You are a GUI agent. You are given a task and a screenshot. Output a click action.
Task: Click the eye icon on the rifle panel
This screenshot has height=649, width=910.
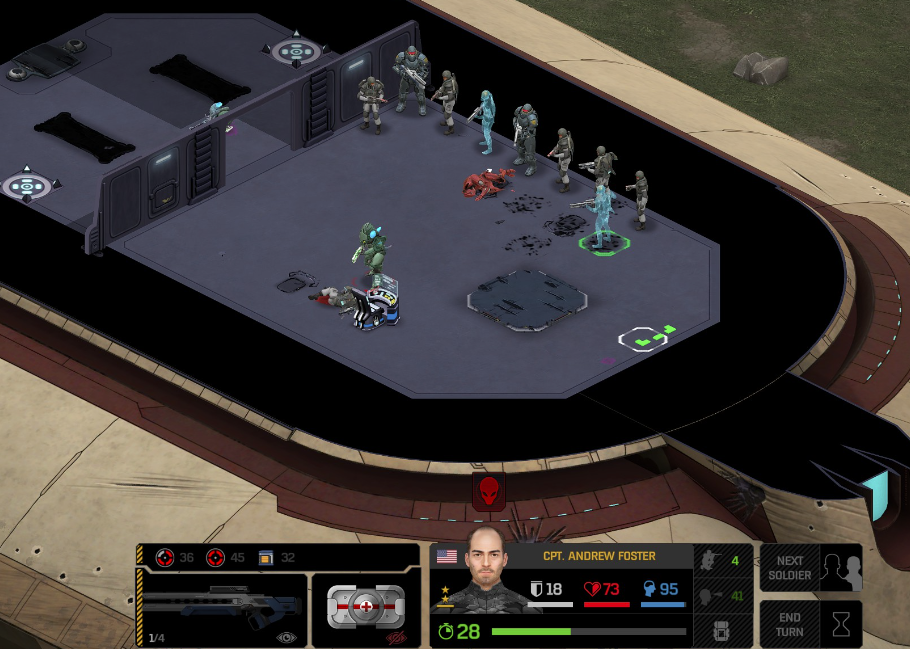click(x=287, y=636)
